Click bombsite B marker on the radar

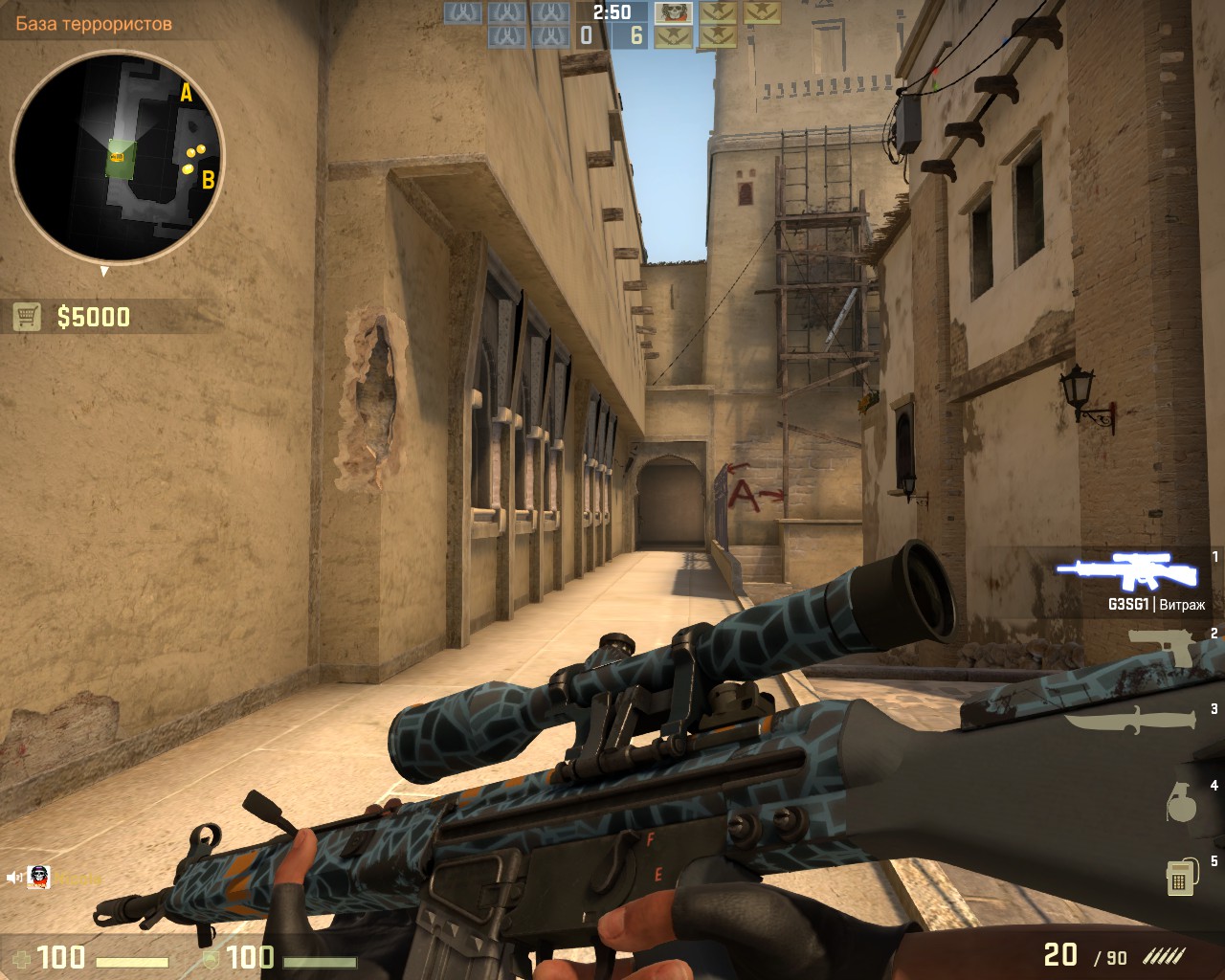pos(208,179)
